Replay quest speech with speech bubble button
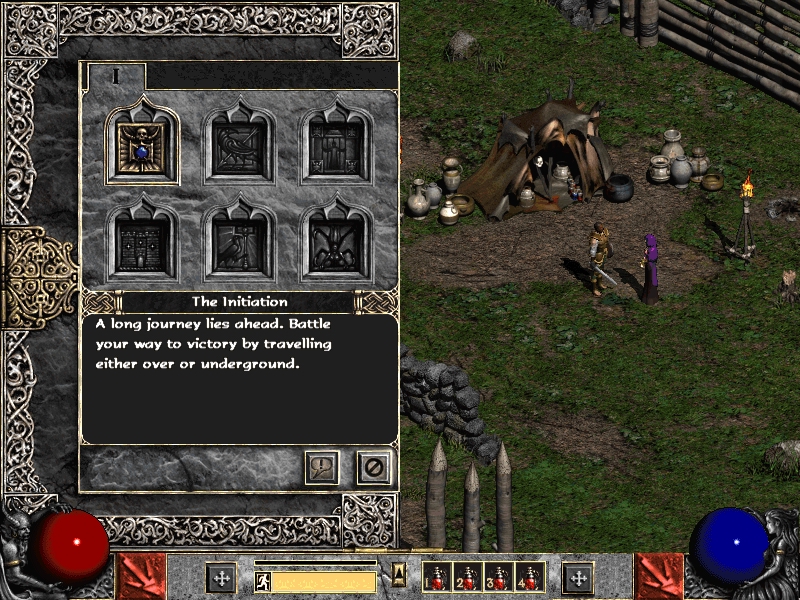Viewport: 800px width, 600px height. [x=322, y=467]
